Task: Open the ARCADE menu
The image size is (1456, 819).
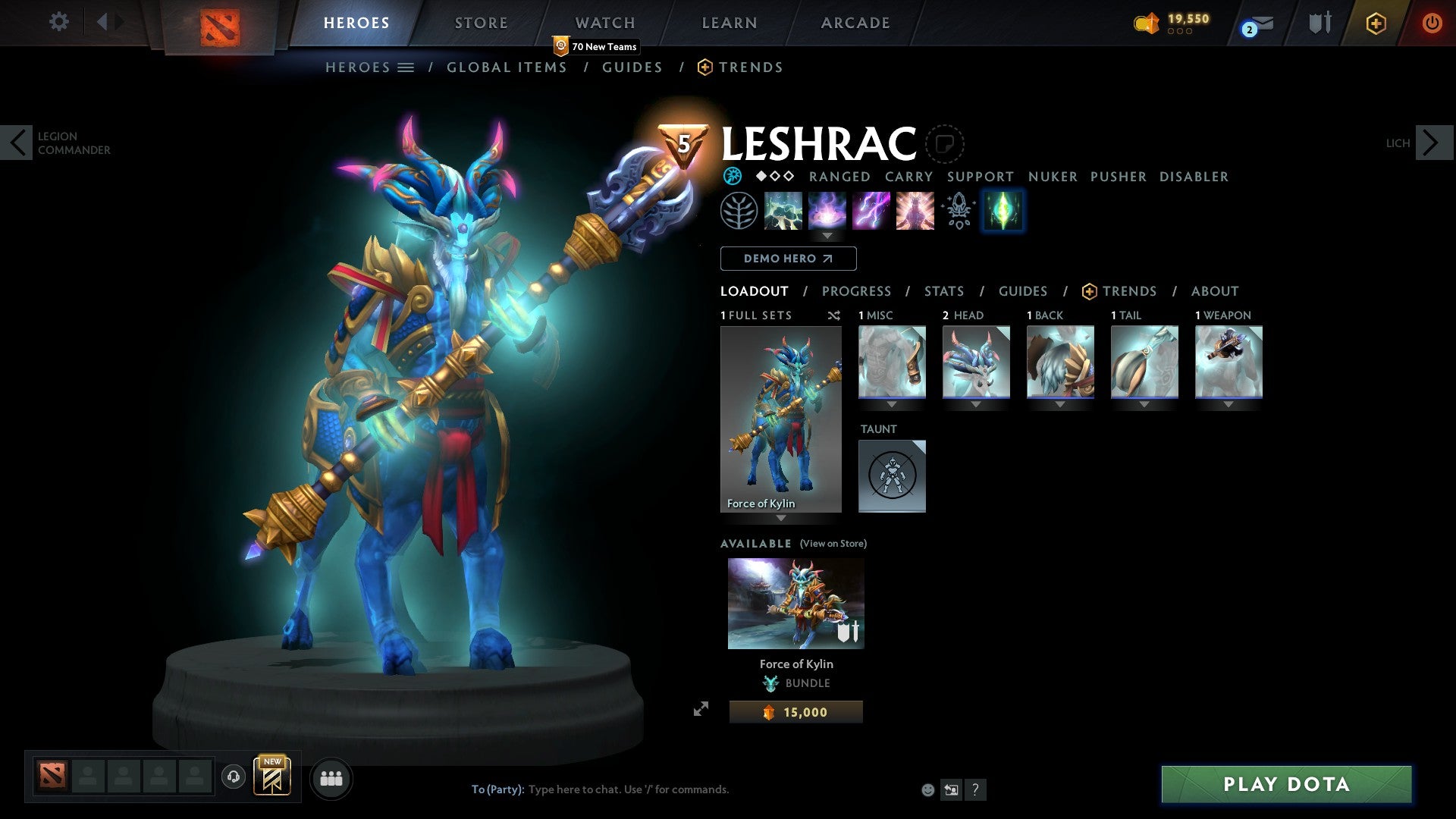Action: [855, 23]
